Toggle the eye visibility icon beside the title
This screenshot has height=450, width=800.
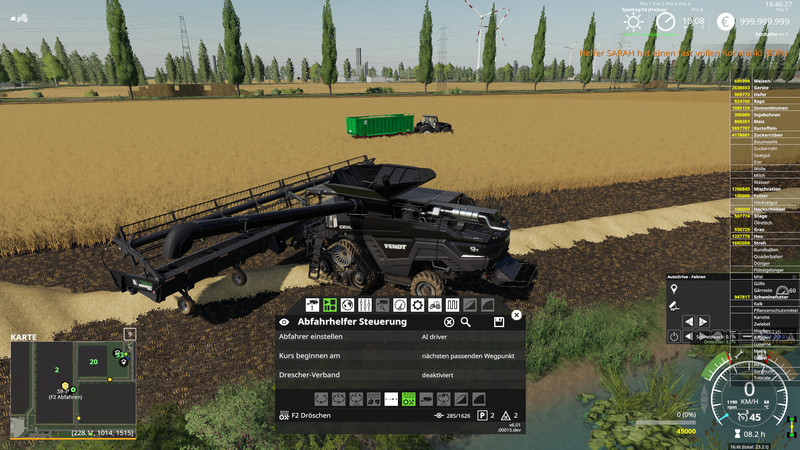285,322
